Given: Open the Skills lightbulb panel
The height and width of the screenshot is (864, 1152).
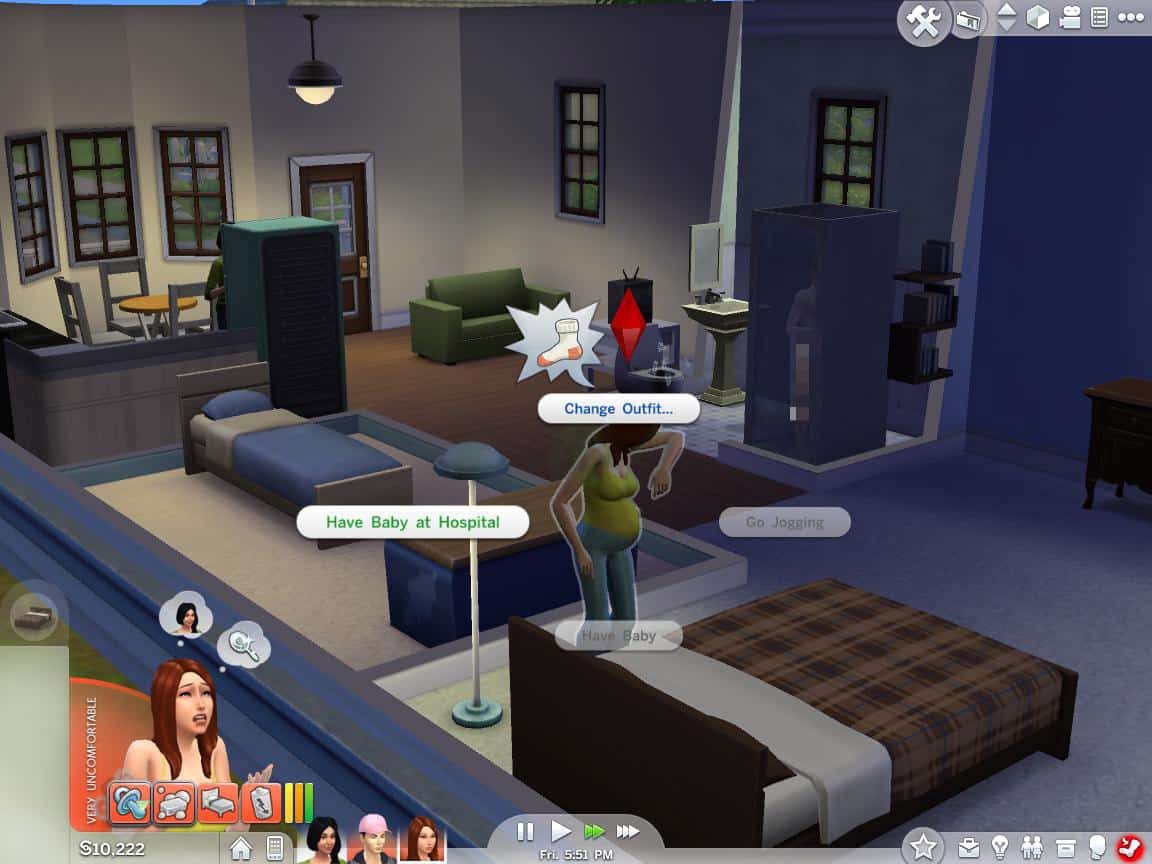Looking at the screenshot, I should pos(1000,848).
